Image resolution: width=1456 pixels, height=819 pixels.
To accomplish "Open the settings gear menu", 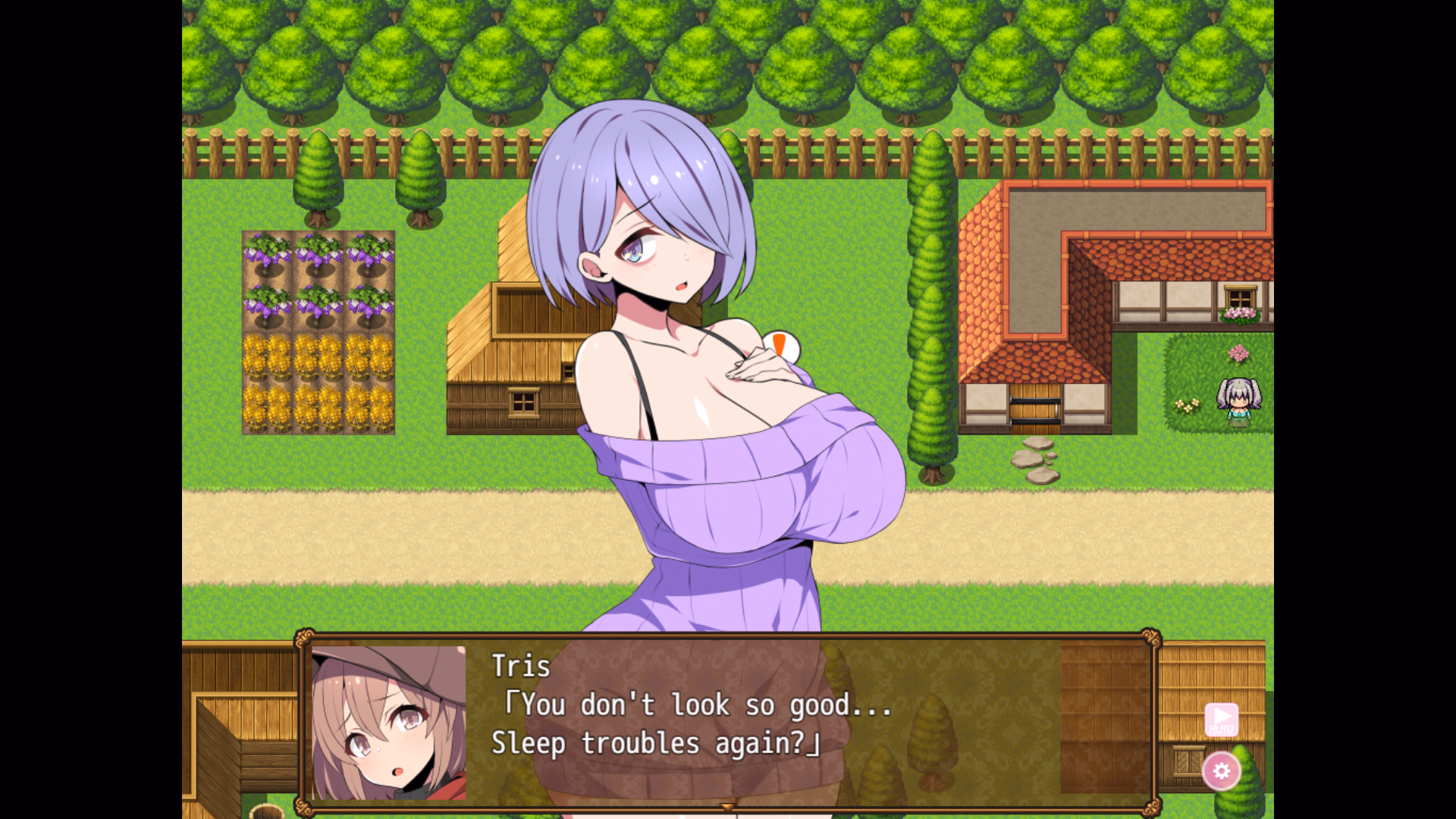I will point(1222,771).
